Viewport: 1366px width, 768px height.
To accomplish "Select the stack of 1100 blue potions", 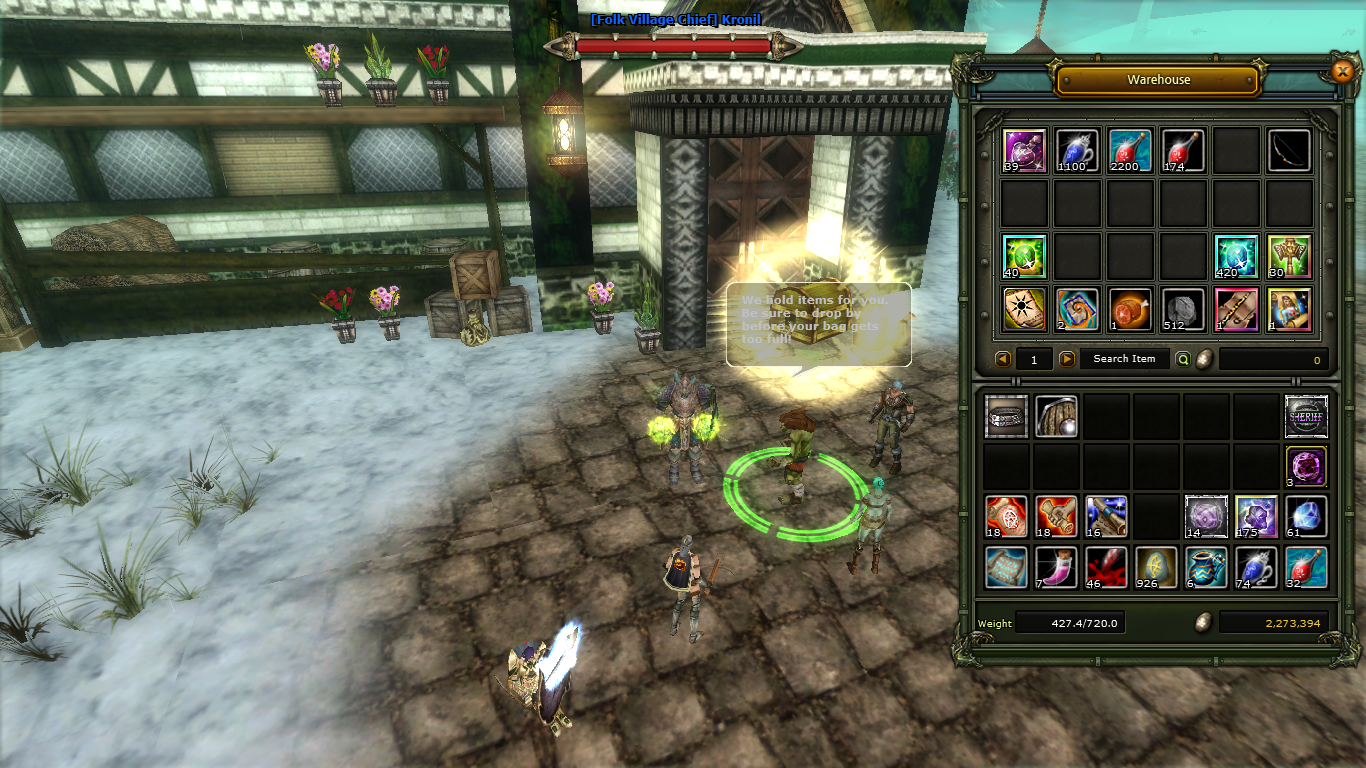I will click(x=1077, y=151).
